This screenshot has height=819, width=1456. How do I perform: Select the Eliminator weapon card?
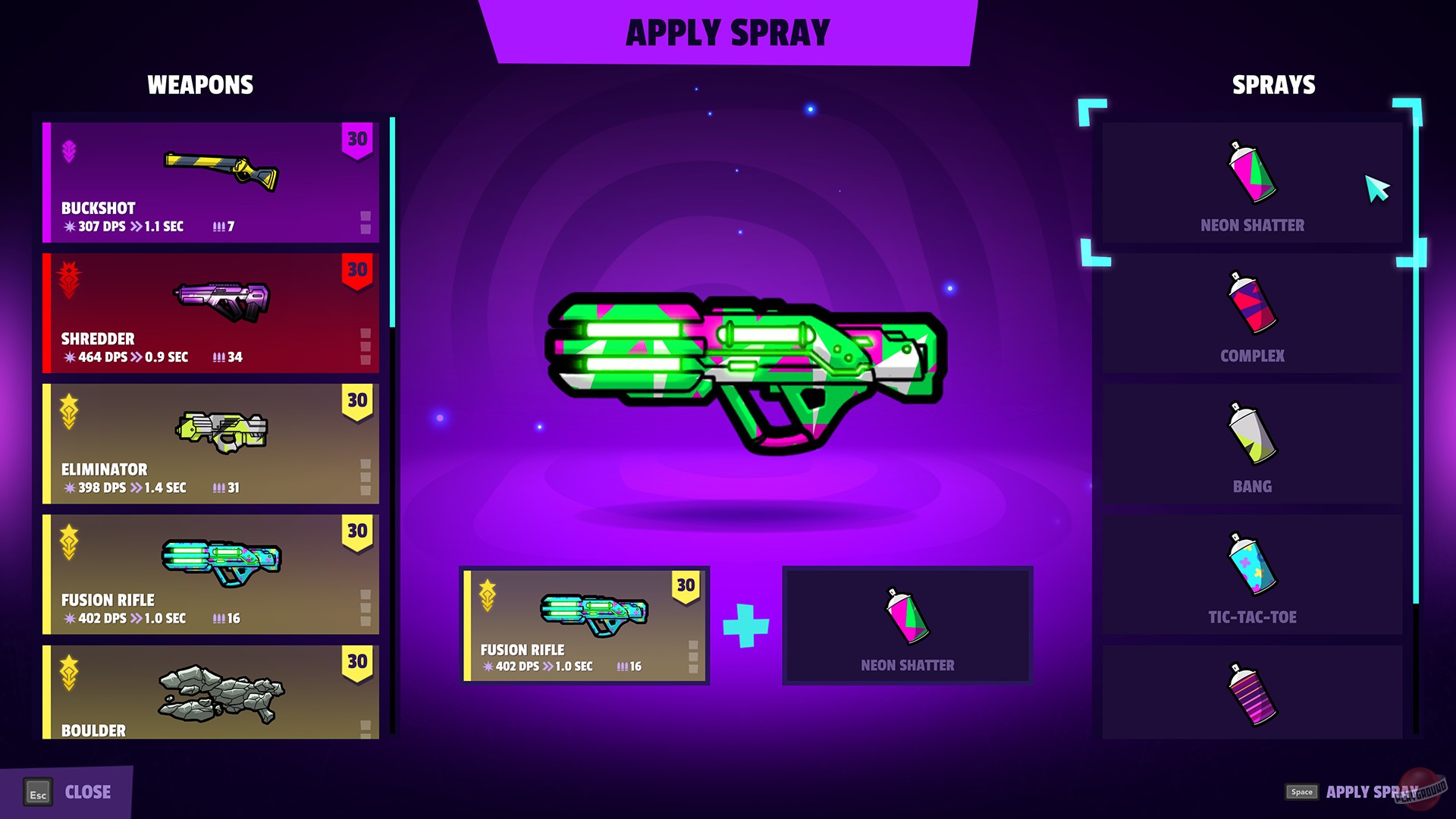[211, 444]
